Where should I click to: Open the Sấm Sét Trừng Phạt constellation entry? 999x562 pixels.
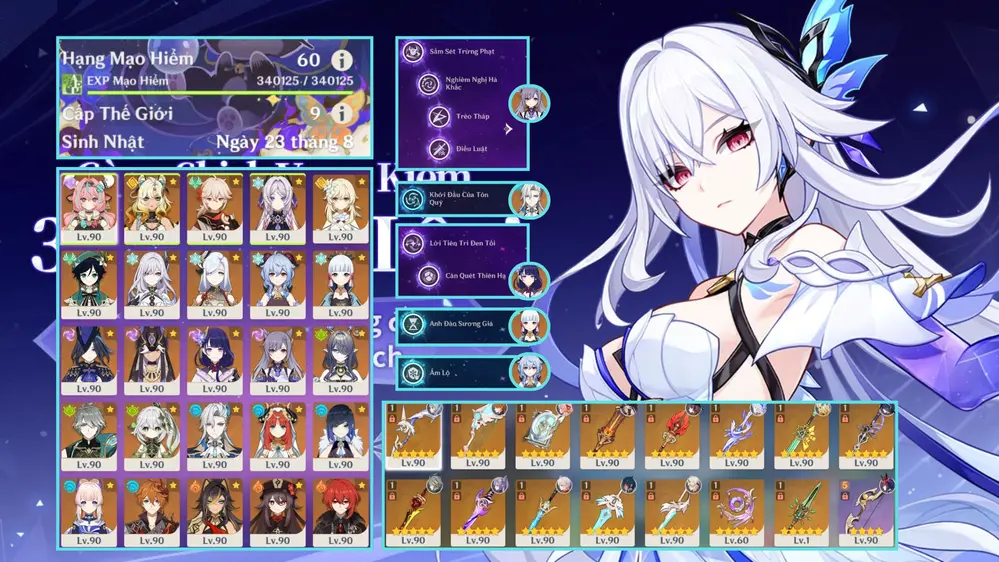pyautogui.click(x=462, y=51)
